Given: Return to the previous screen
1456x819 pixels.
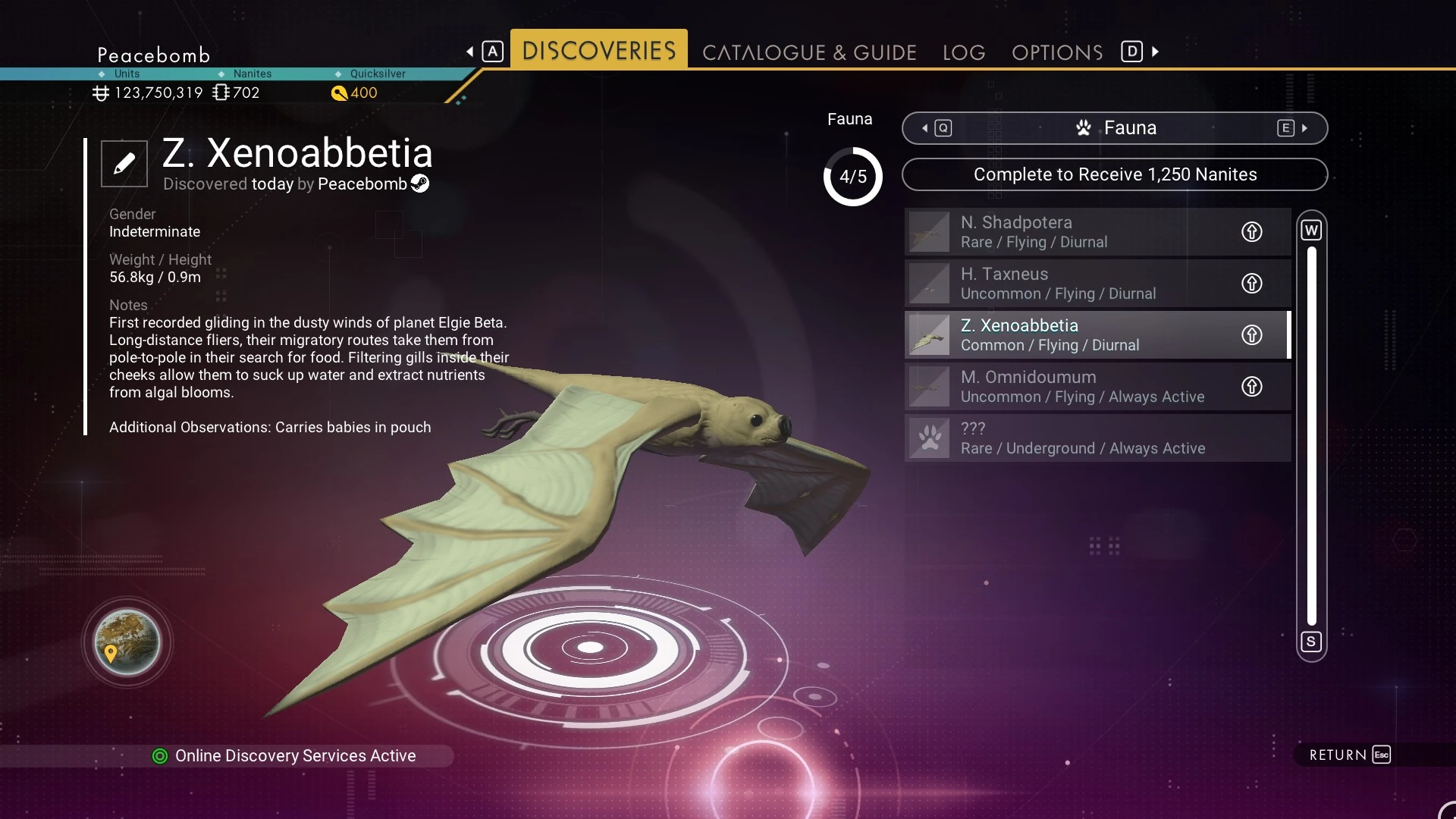Looking at the screenshot, I should coord(1349,755).
